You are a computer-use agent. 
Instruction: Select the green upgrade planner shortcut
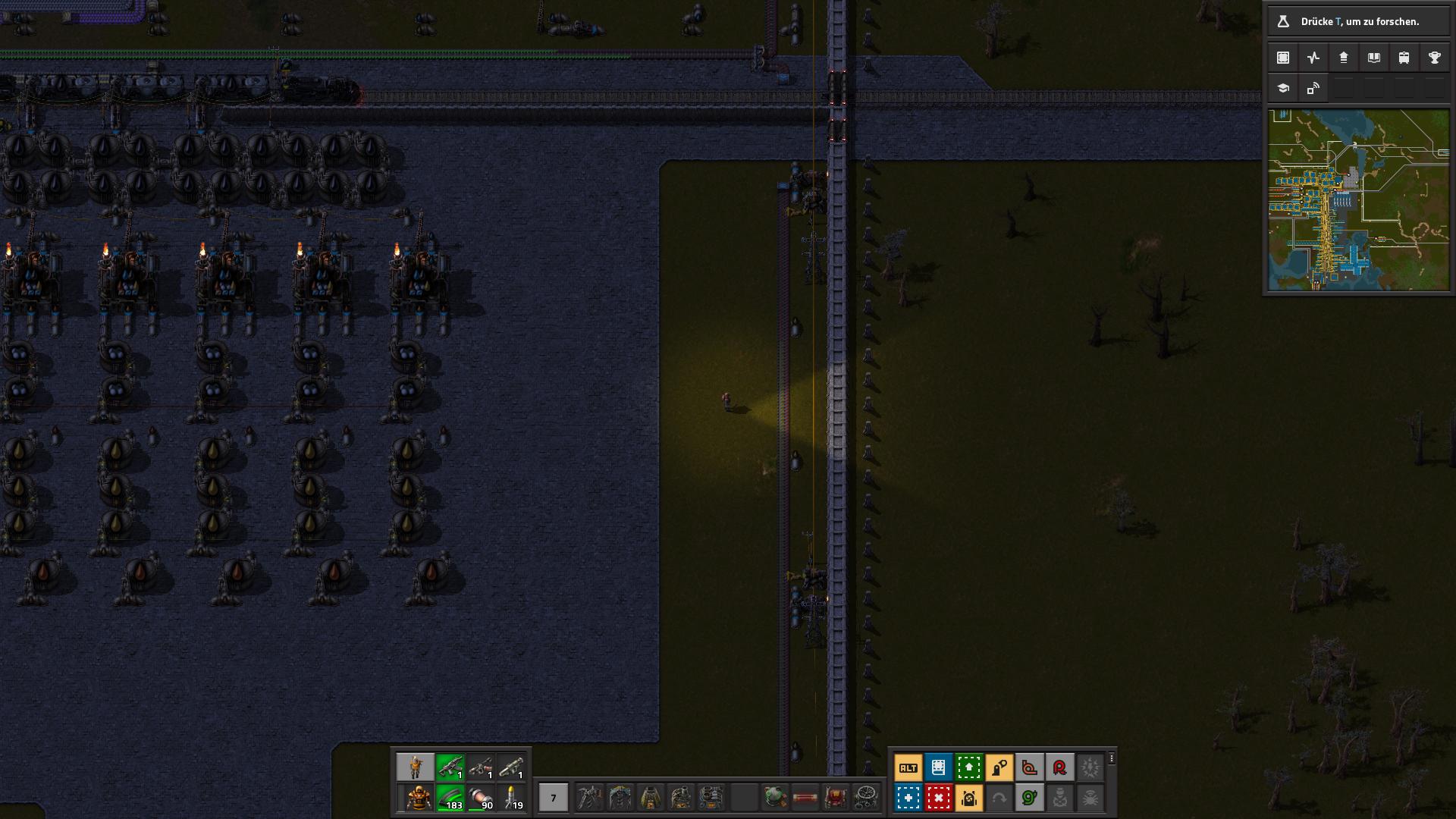(969, 767)
